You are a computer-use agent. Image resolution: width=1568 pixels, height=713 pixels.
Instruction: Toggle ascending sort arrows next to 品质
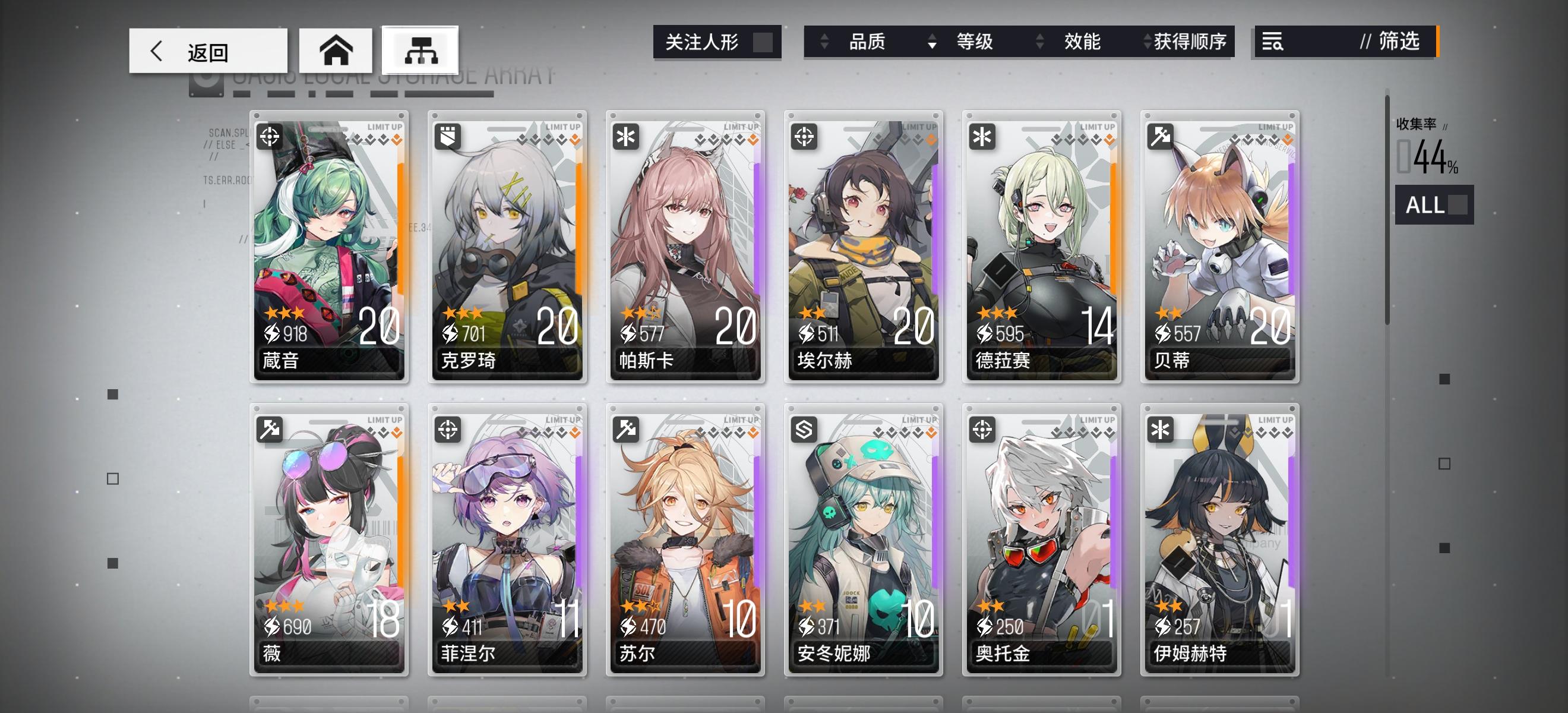[x=825, y=42]
